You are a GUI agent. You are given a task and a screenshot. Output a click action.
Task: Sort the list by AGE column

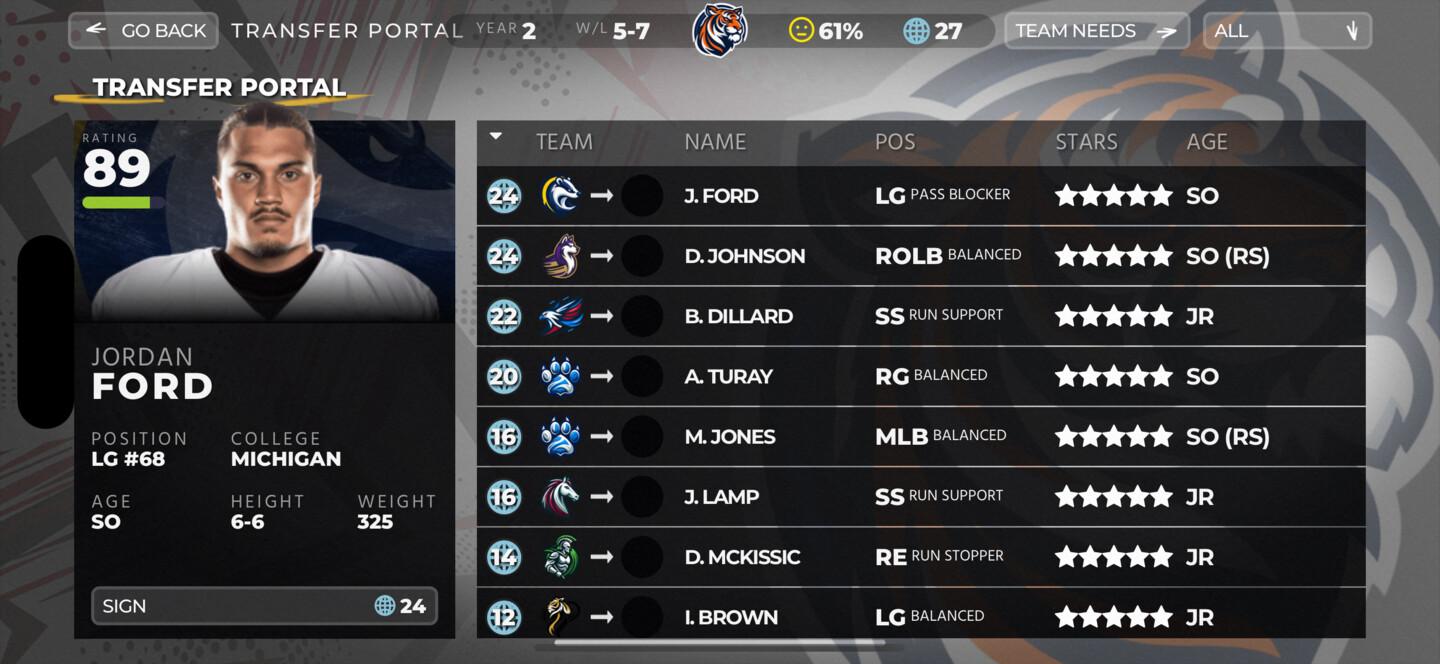pyautogui.click(x=1206, y=142)
